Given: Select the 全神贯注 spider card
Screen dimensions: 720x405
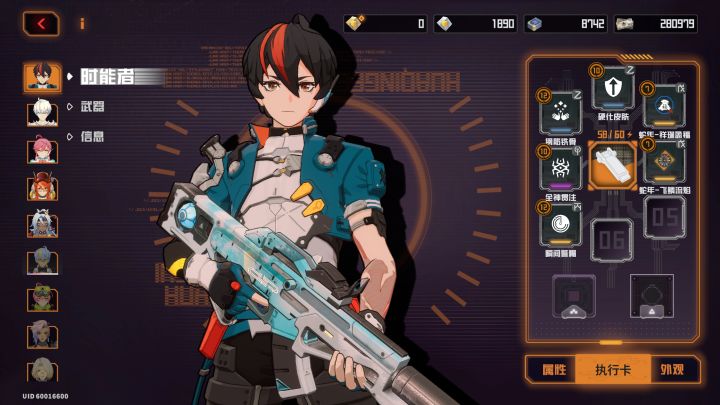Looking at the screenshot, I should click(x=561, y=166).
